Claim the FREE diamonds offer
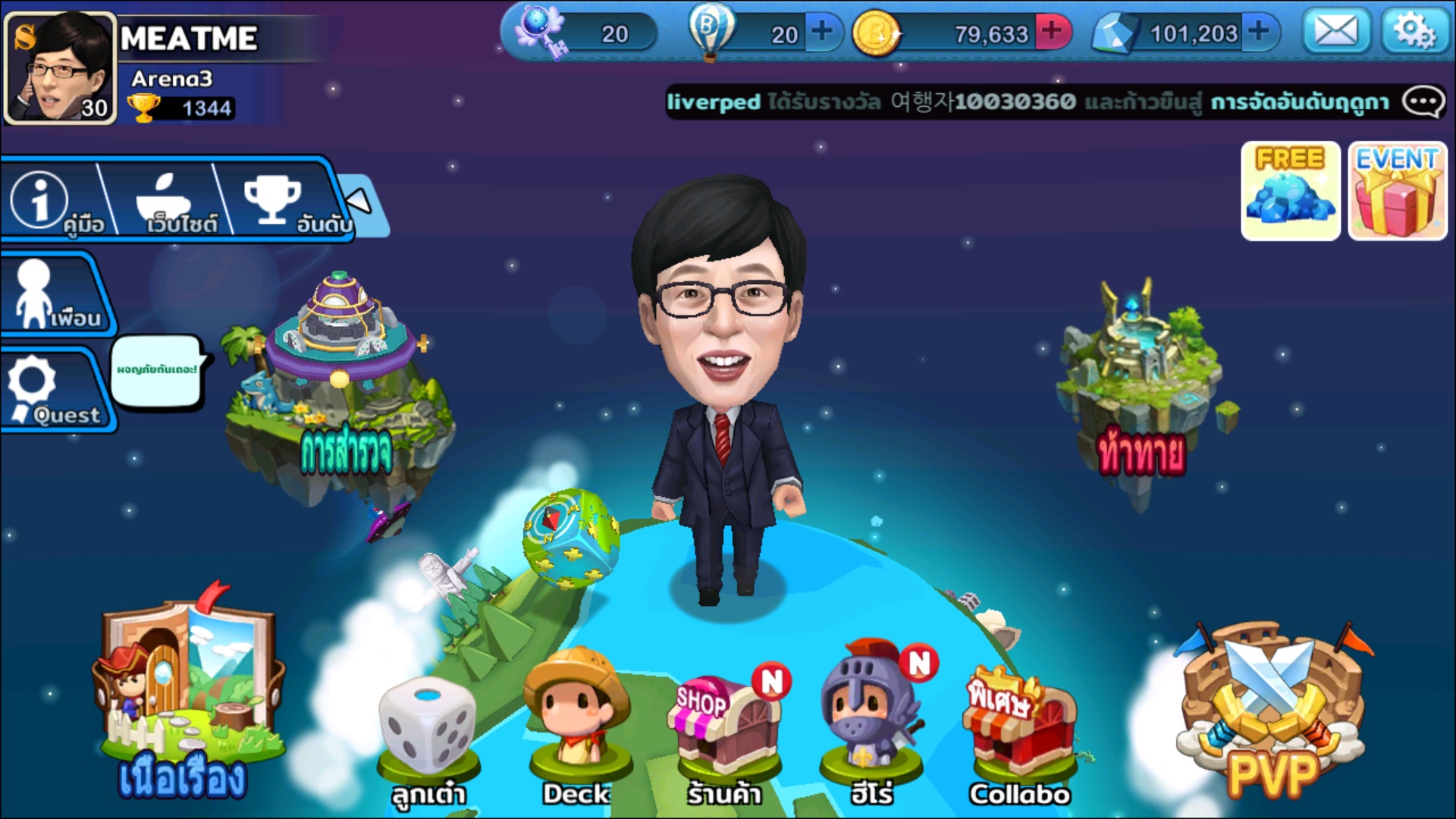 (1290, 191)
